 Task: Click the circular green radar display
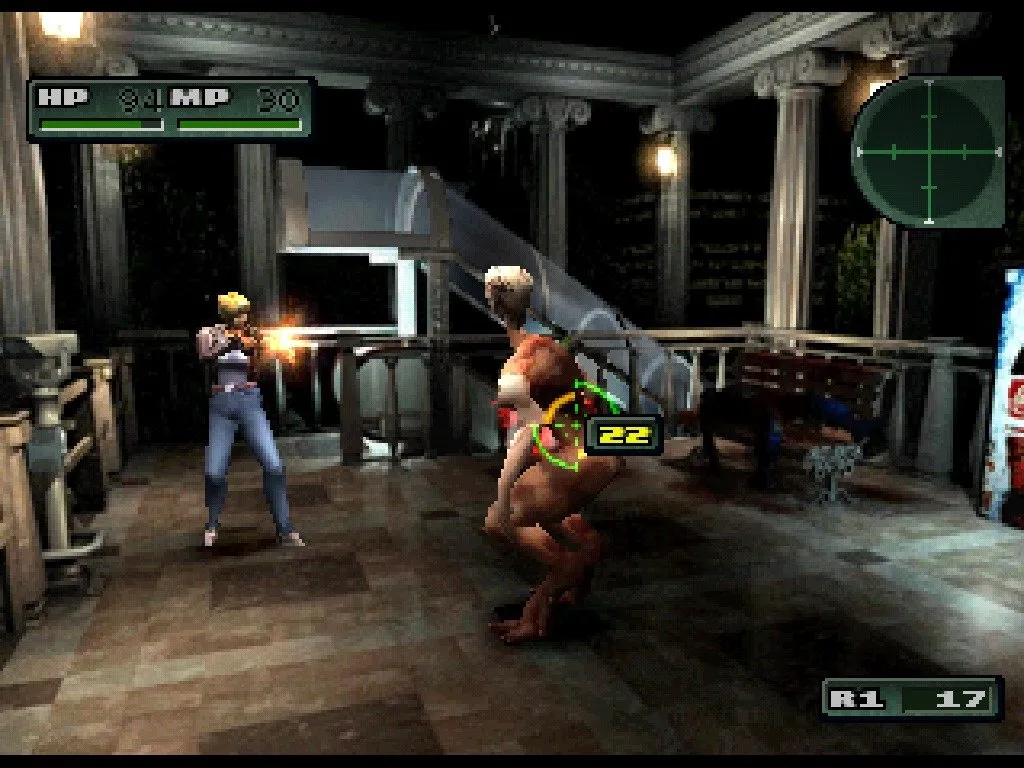click(x=928, y=151)
